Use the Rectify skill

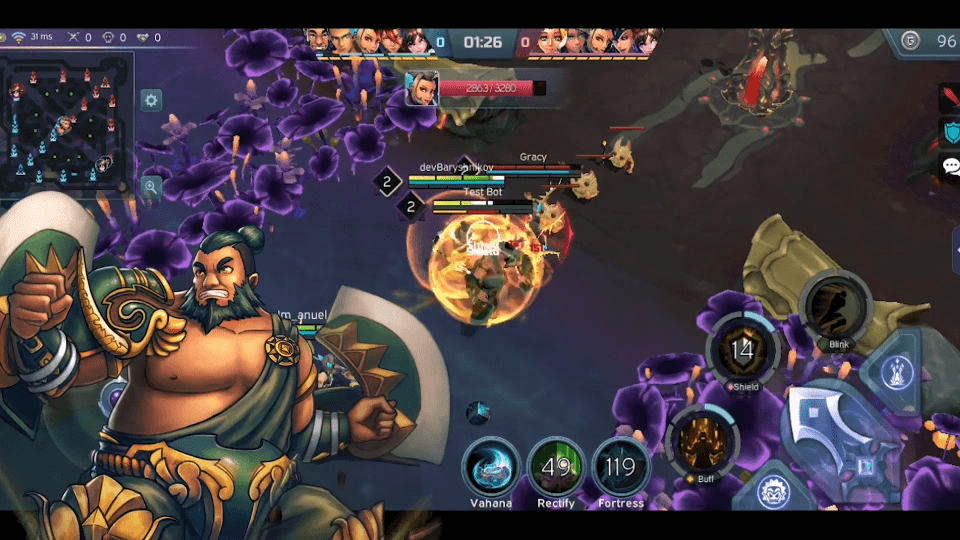(556, 466)
